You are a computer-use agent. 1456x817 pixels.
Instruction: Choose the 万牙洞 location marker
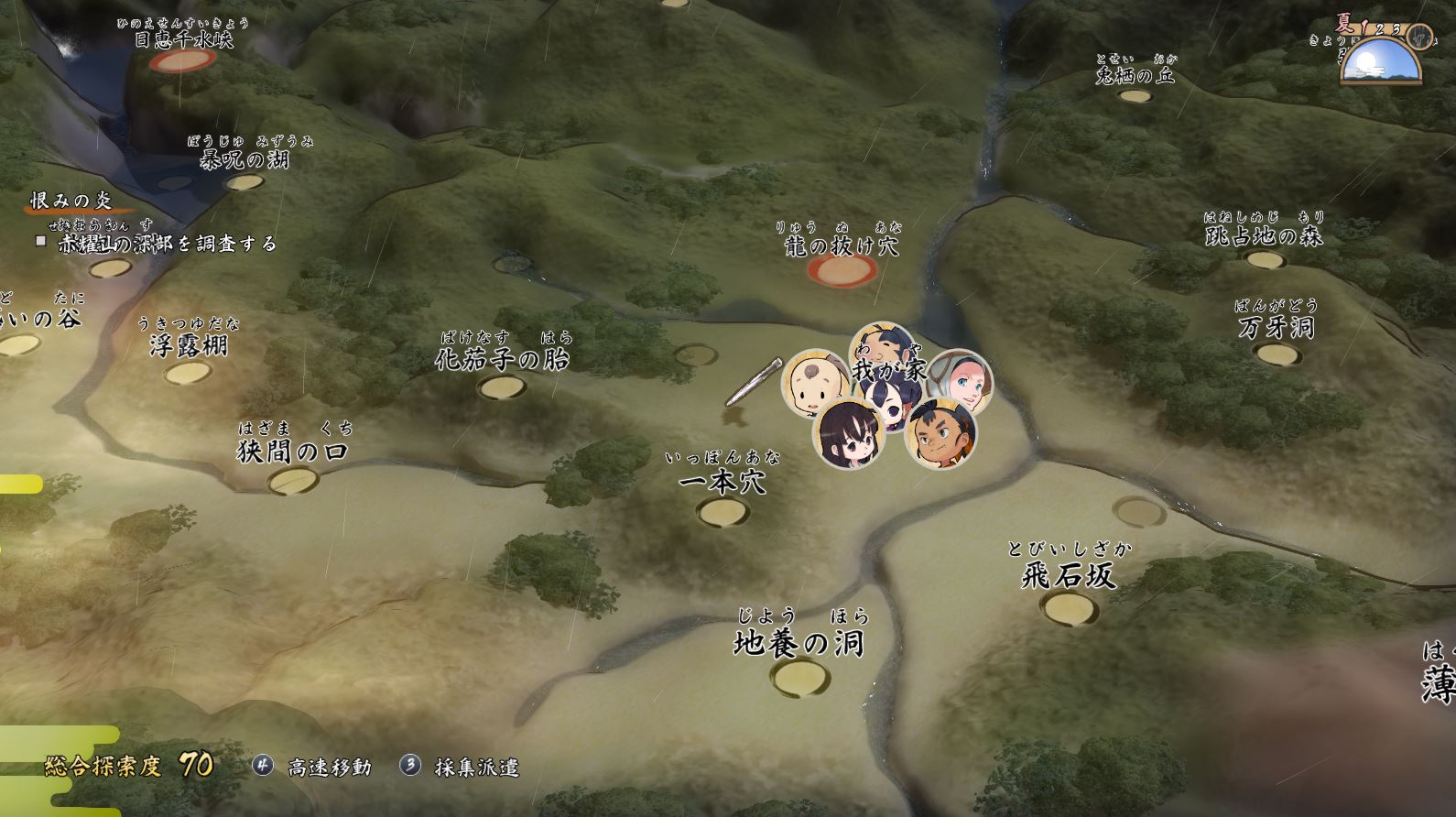click(1277, 353)
